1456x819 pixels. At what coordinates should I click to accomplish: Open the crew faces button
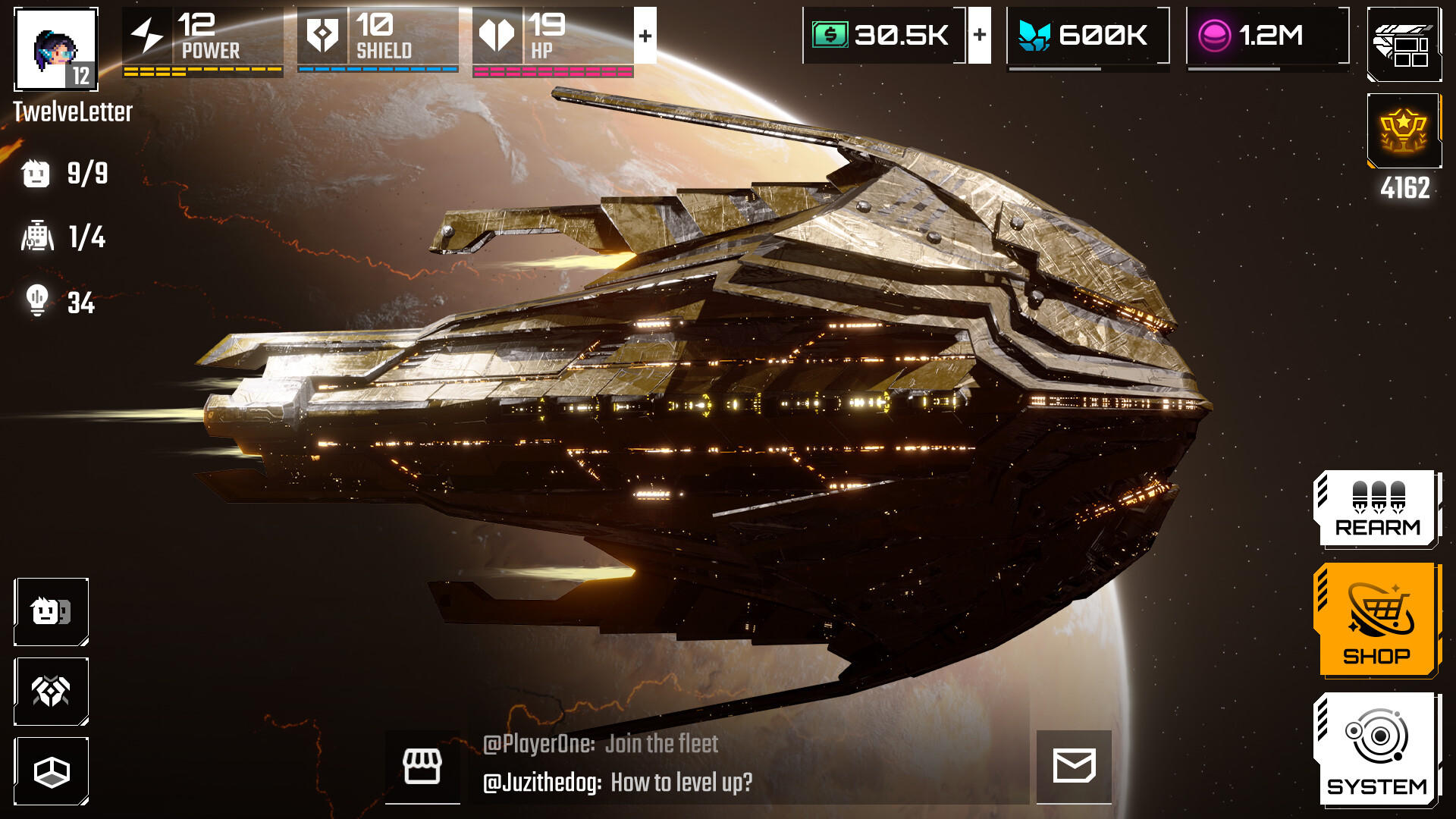click(x=52, y=612)
